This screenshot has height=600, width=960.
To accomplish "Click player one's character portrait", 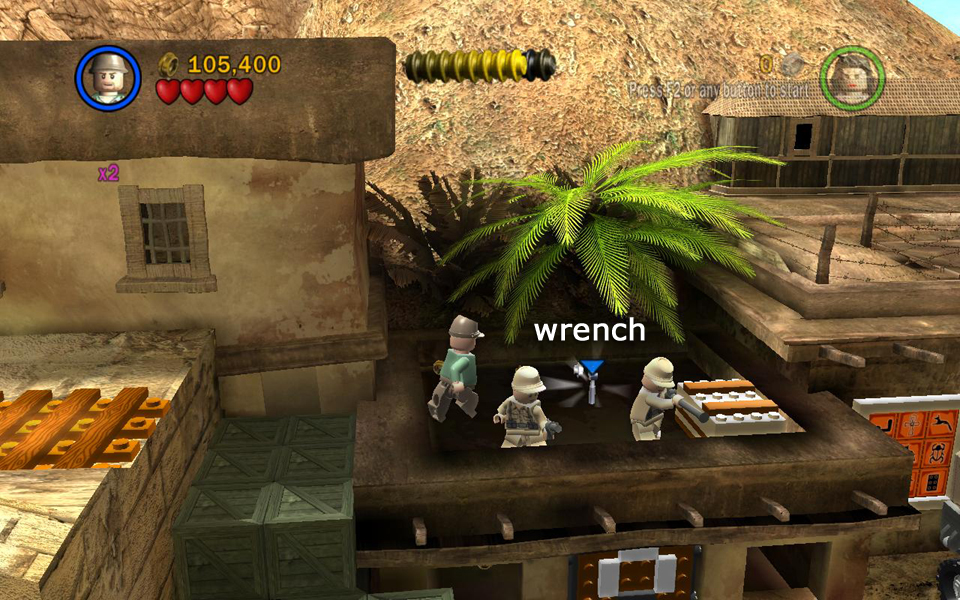I will point(108,78).
